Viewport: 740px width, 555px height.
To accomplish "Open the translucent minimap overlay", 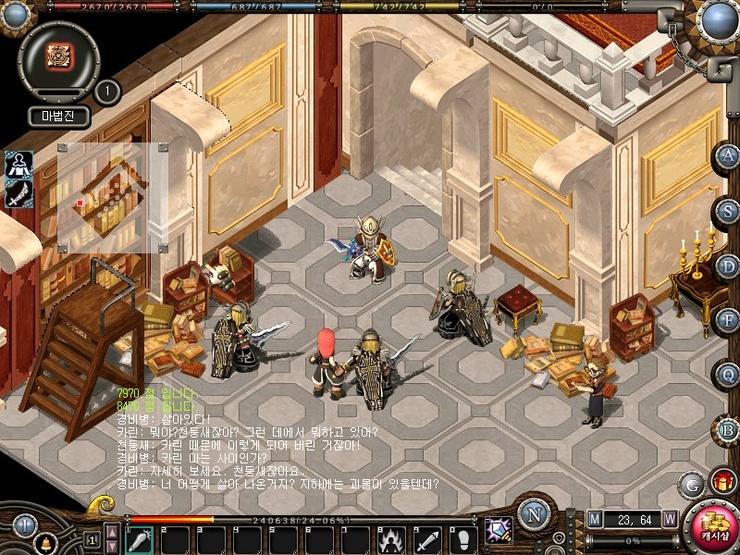I will (x=110, y=196).
